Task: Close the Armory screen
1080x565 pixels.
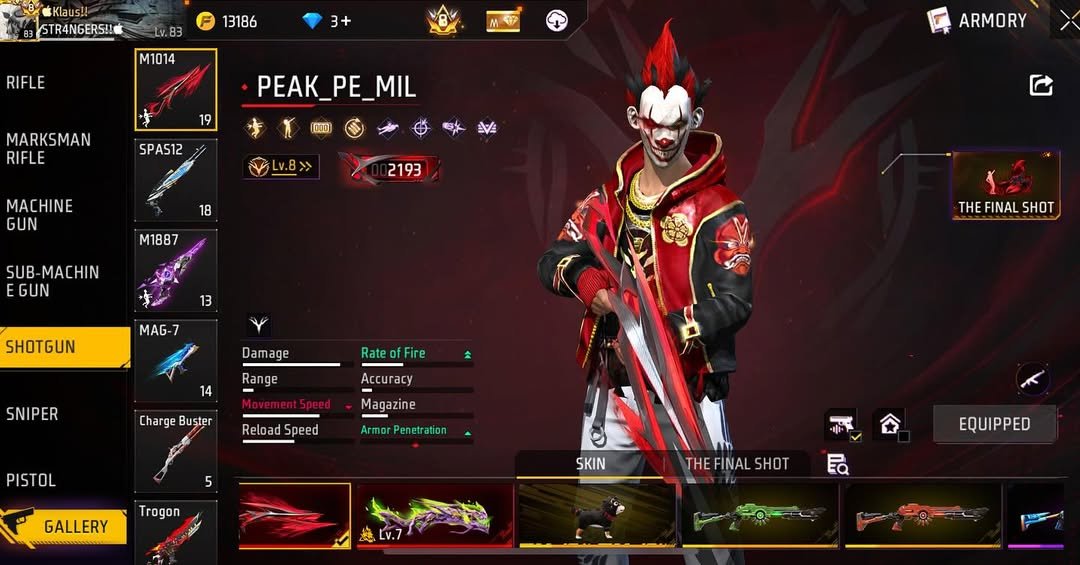Action: click(1068, 20)
